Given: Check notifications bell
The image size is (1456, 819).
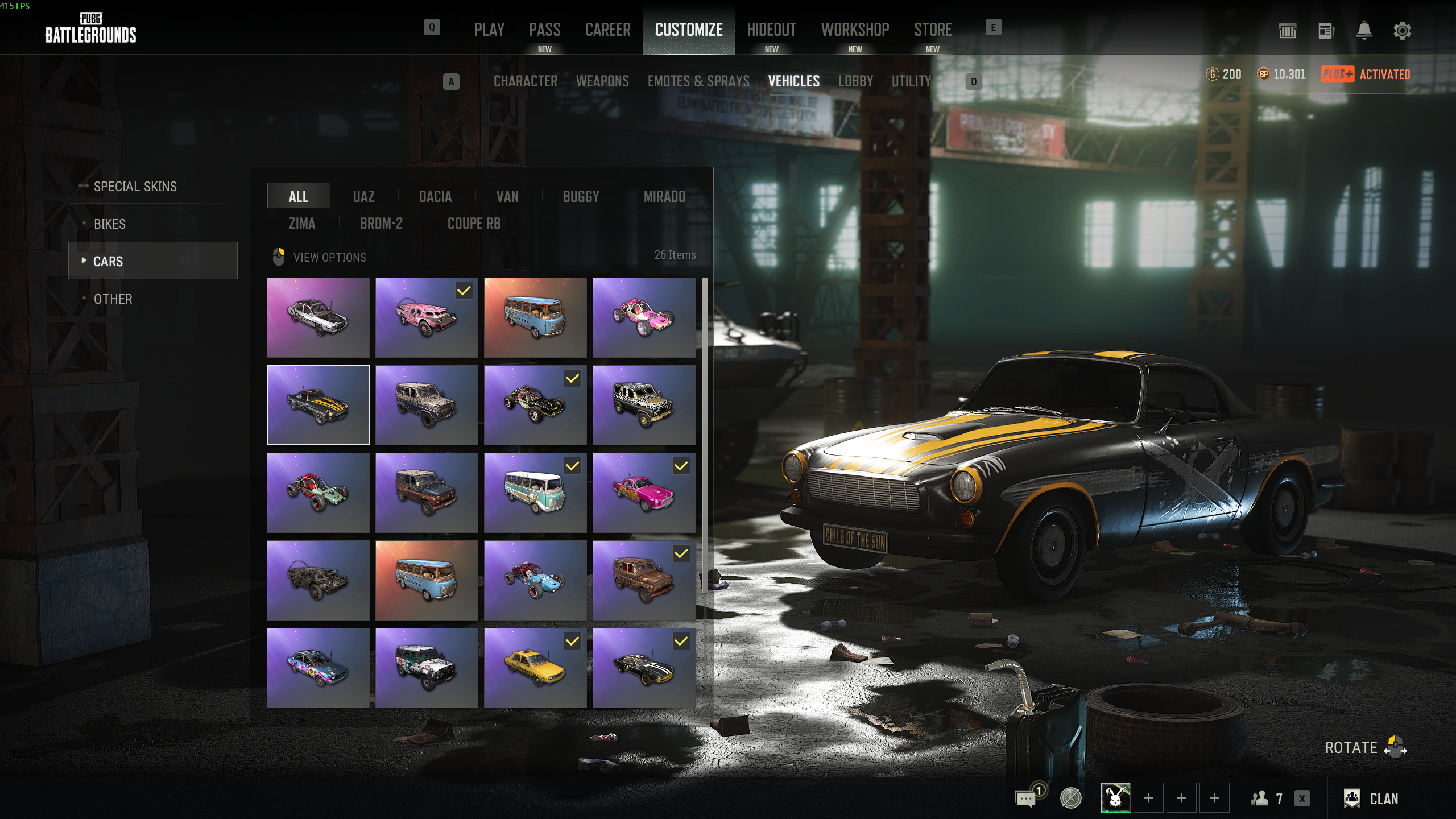Looking at the screenshot, I should coord(1364,31).
